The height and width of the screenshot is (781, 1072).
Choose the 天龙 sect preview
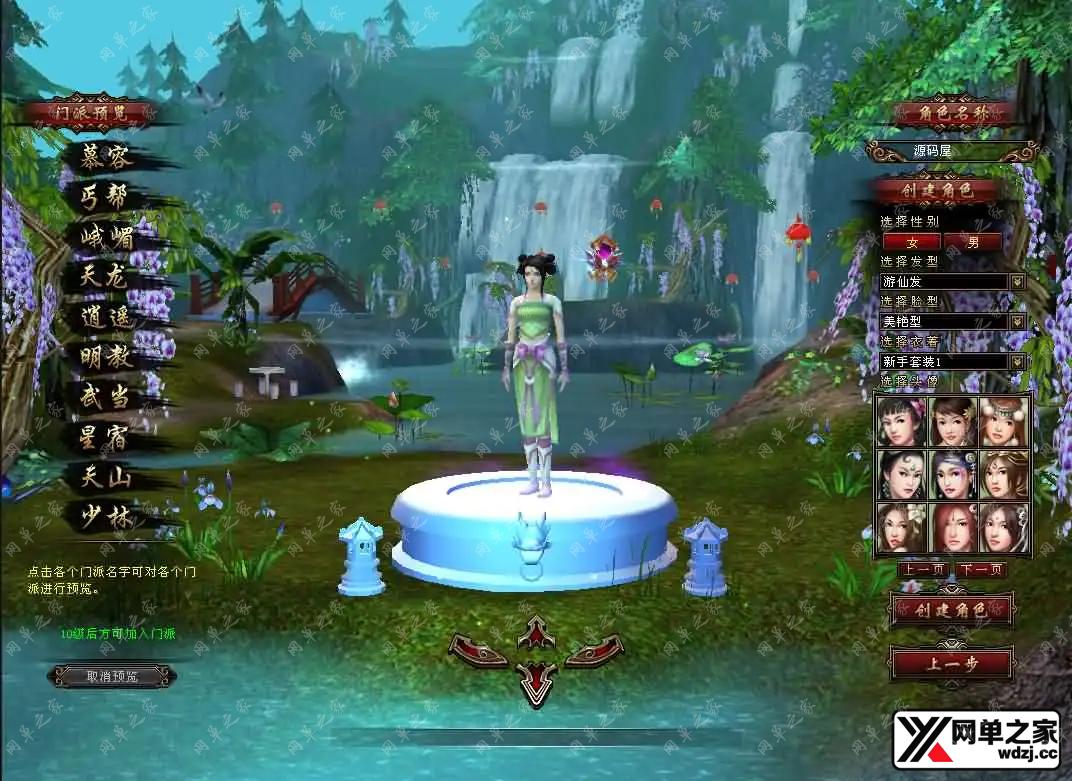(105, 277)
